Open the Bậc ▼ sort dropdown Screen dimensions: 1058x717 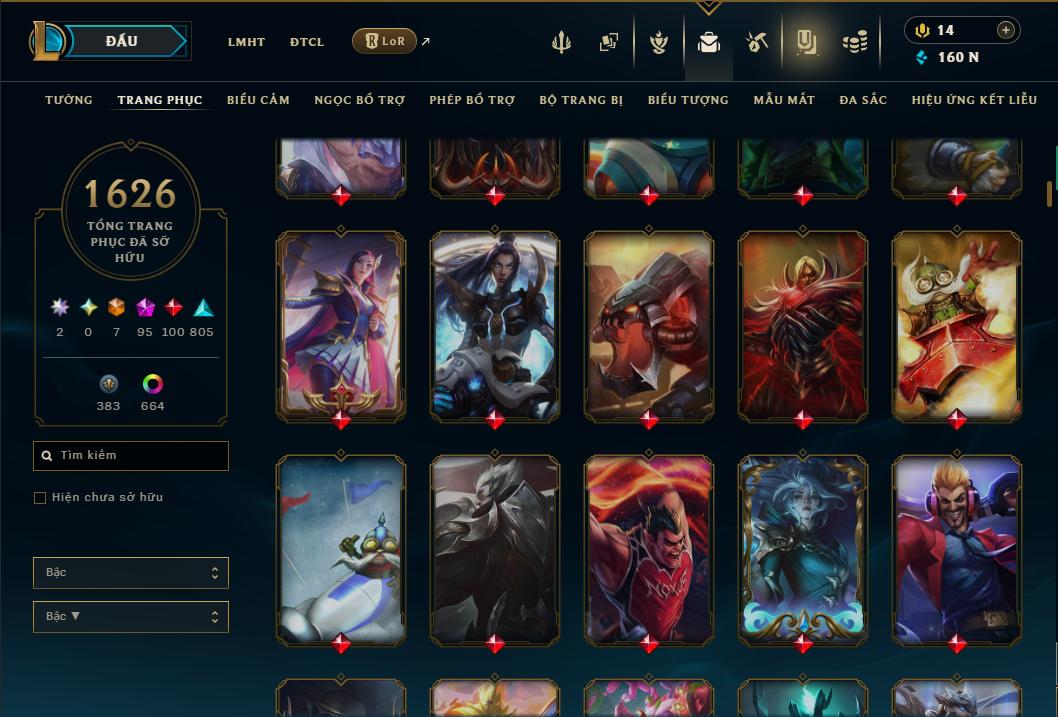tap(131, 617)
